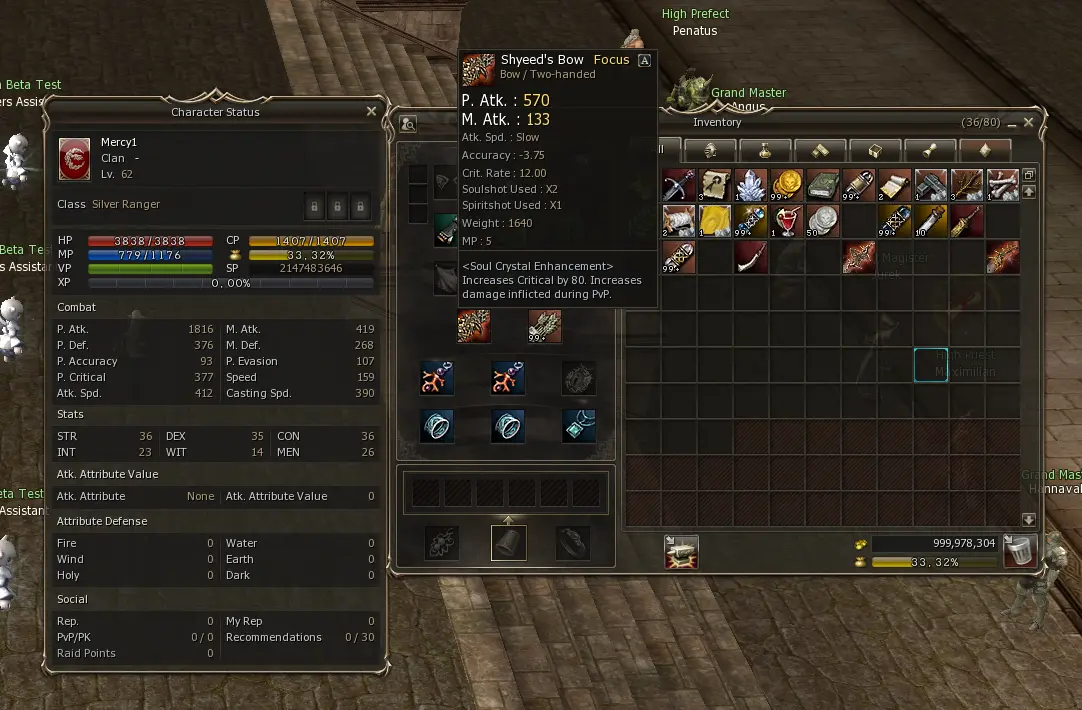Close the Character Status window
The width and height of the screenshot is (1082, 710).
(x=372, y=112)
